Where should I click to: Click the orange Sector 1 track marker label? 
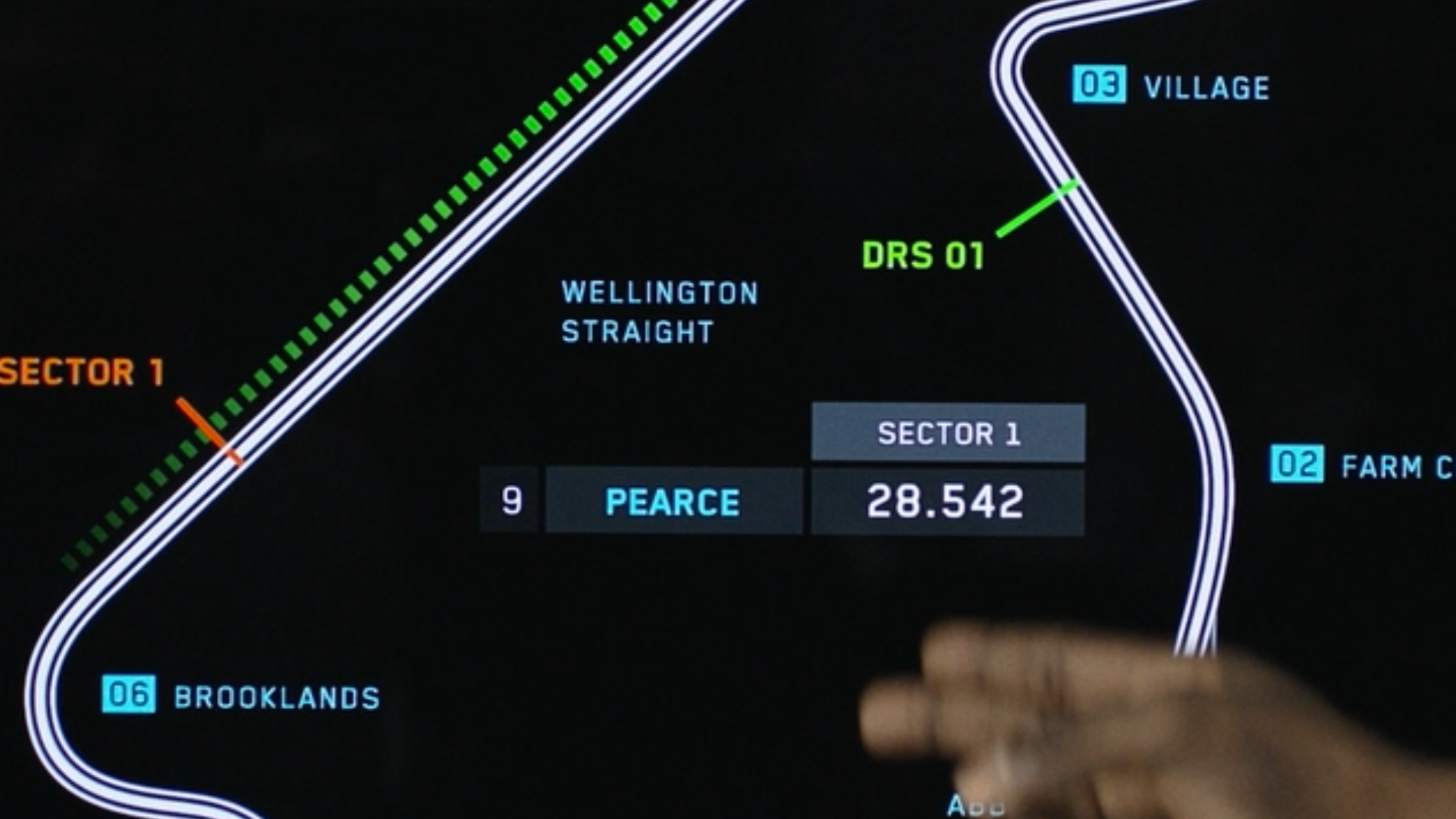click(x=82, y=372)
